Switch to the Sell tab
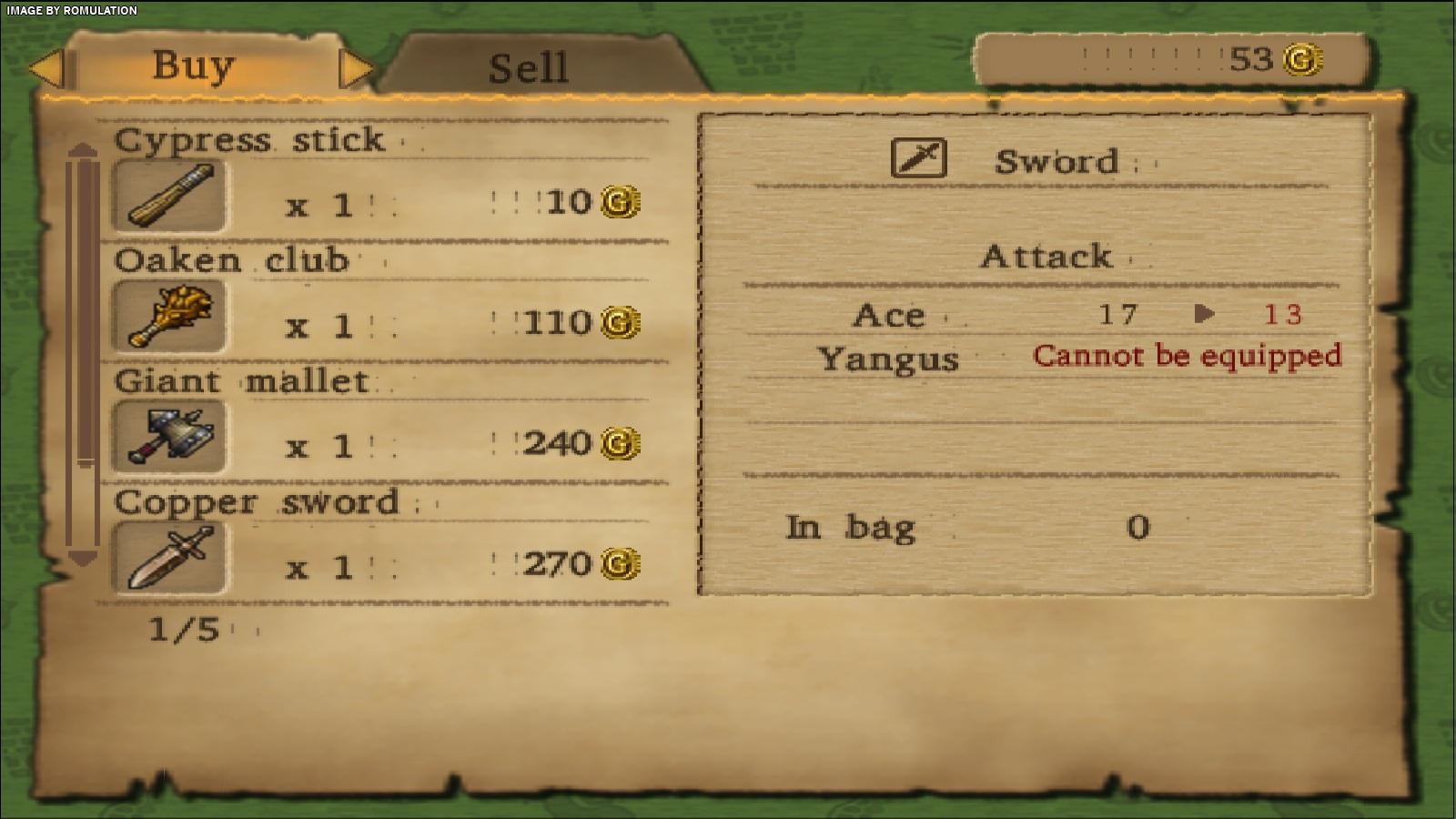This screenshot has width=1456, height=819. click(528, 68)
